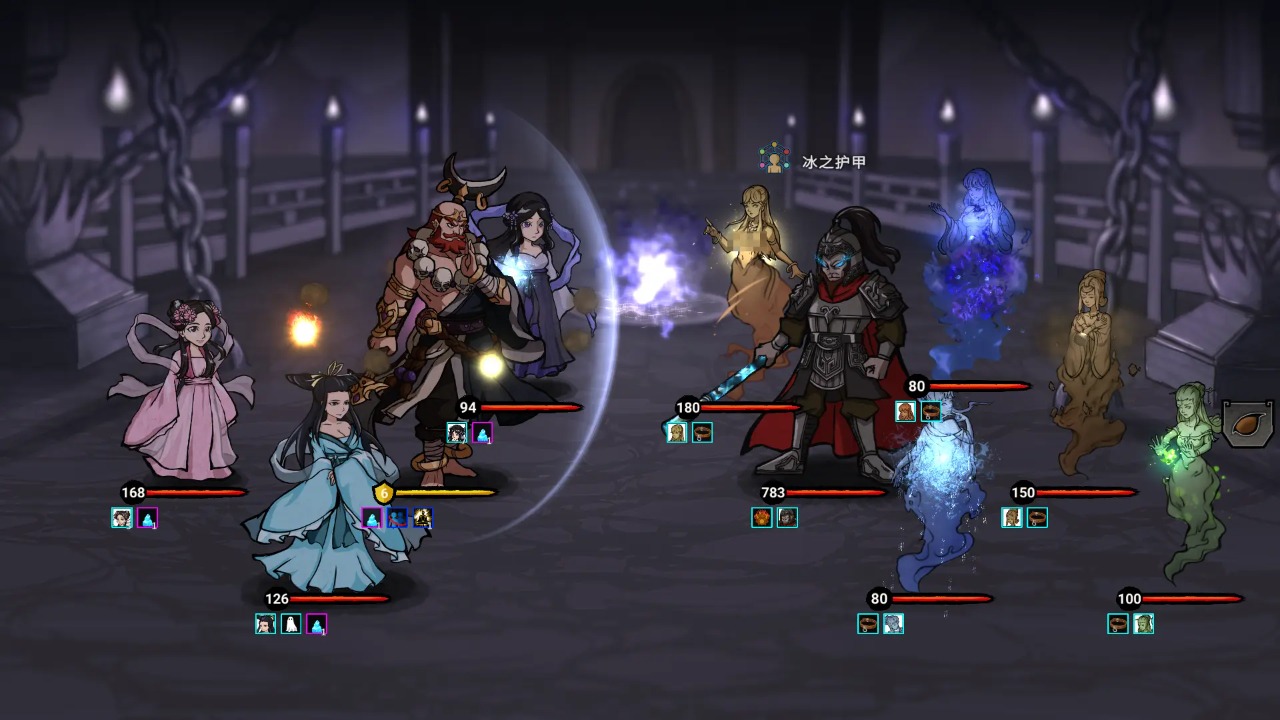
Task: Open the brown seed item button
Action: (1248, 423)
